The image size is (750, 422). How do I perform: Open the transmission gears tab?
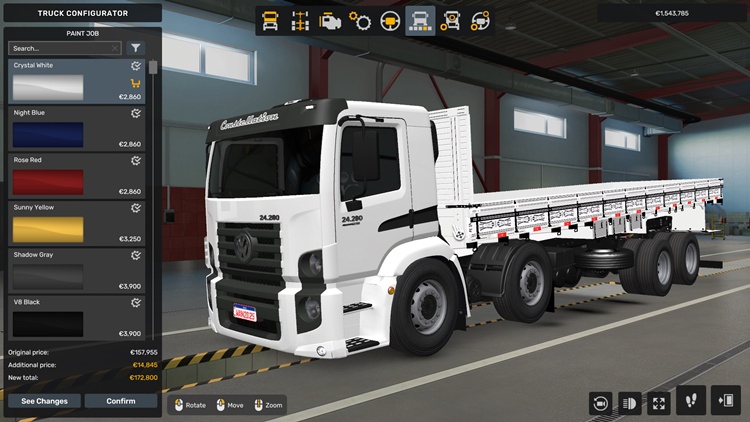[x=360, y=21]
